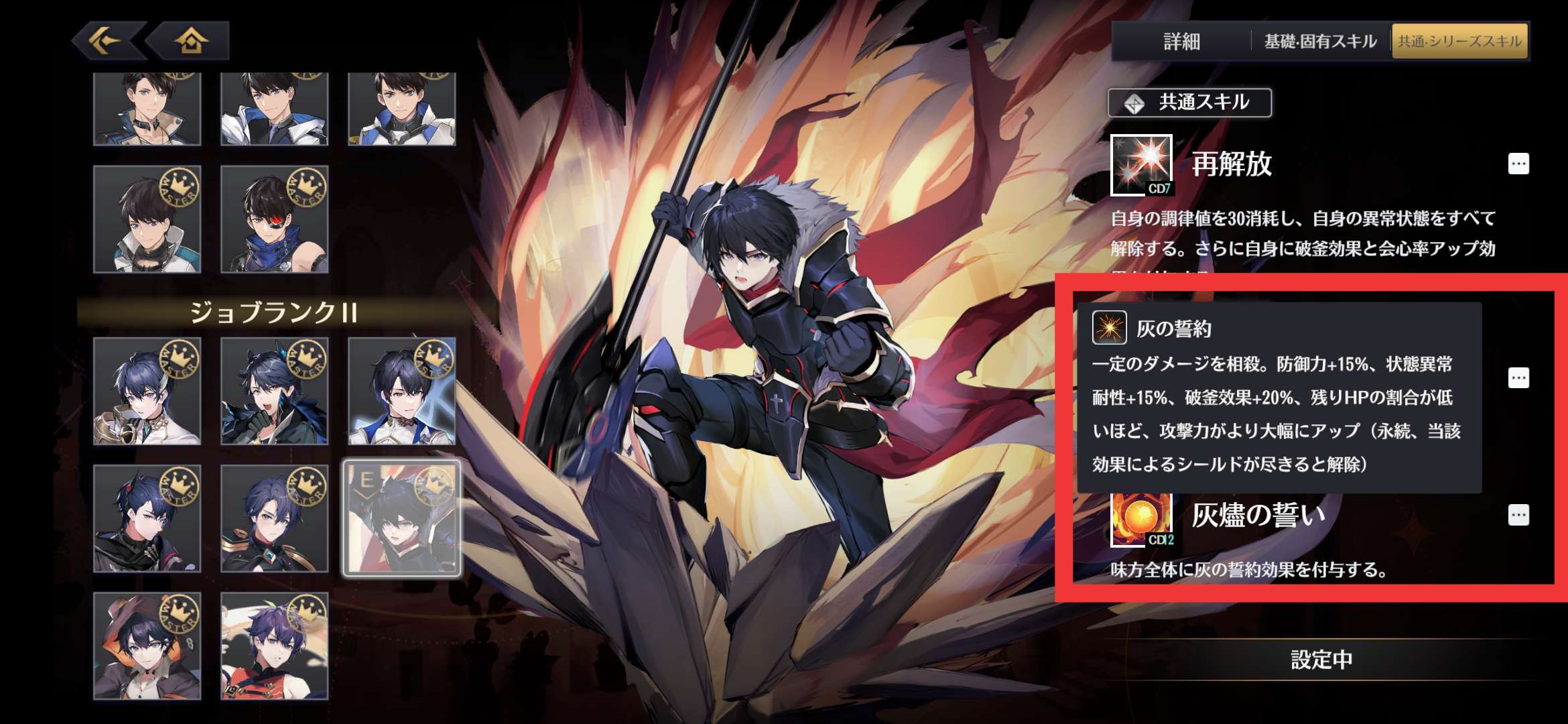Open the 基礎·固有スキル tab
Screen dimensions: 1568x724
click(1320, 42)
